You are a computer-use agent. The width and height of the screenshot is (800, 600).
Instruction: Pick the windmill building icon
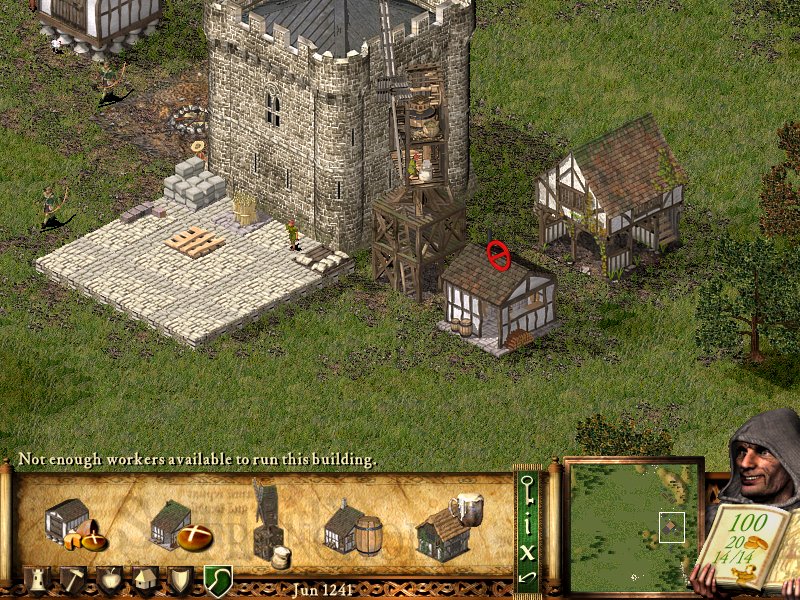(x=268, y=520)
